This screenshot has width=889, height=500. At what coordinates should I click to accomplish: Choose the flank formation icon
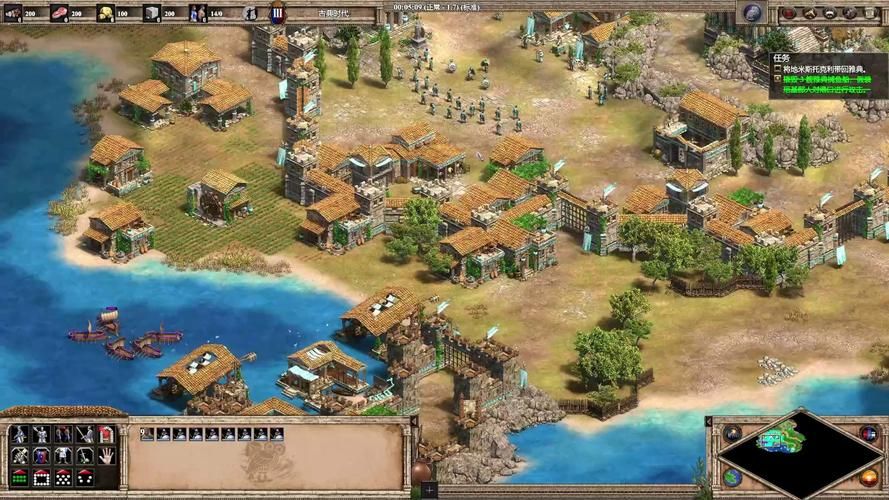tap(84, 477)
